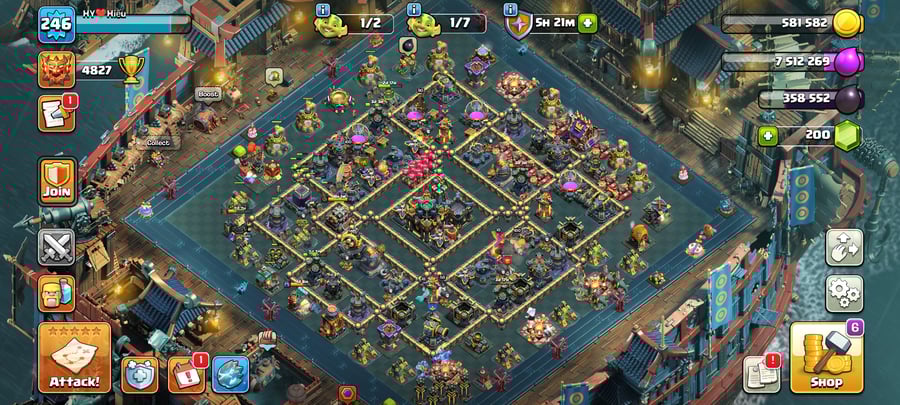The width and height of the screenshot is (900, 405).
Task: Add gems with the green plus button
Action: [768, 135]
